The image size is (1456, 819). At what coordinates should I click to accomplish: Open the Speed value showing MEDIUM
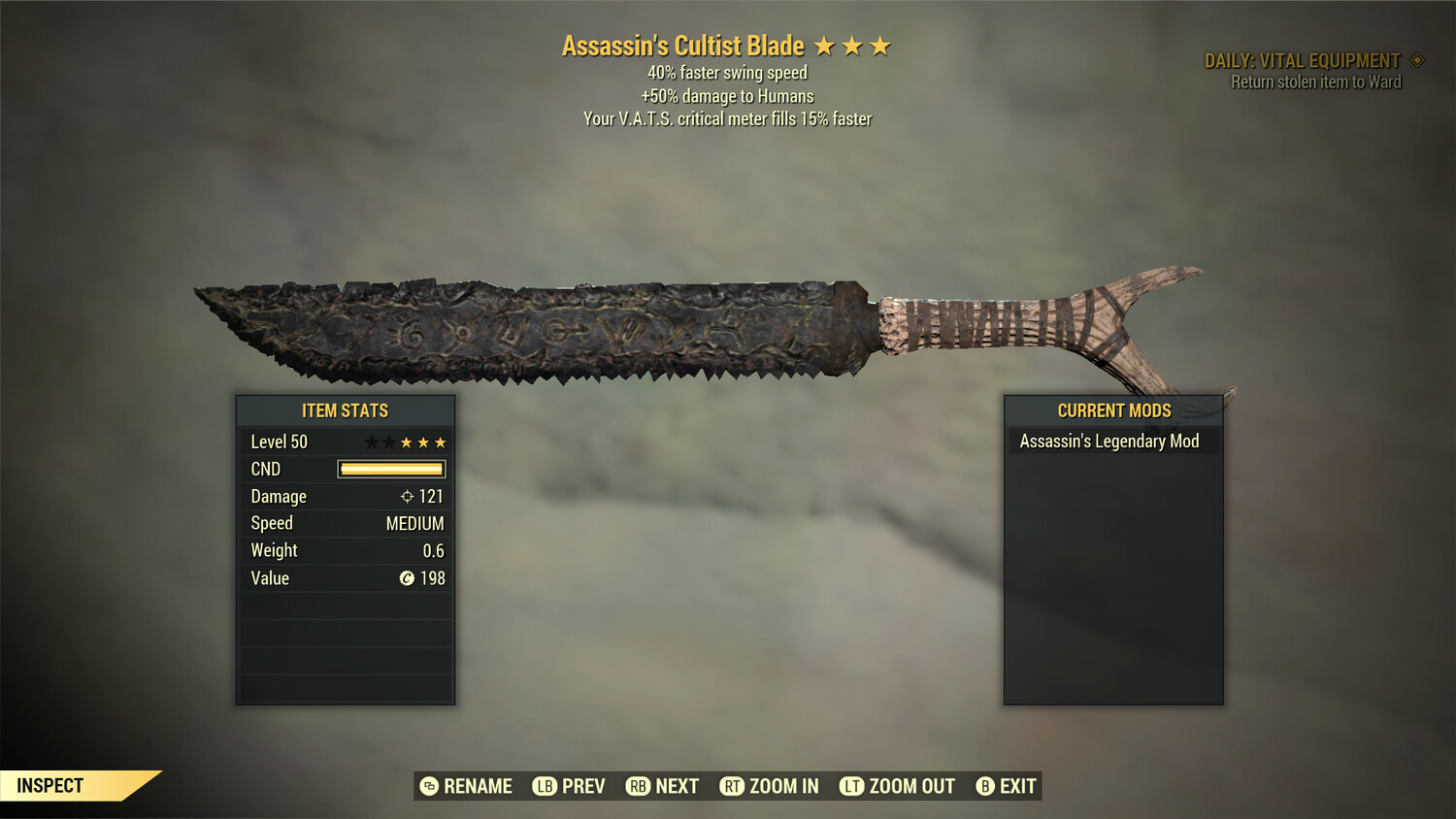point(415,523)
